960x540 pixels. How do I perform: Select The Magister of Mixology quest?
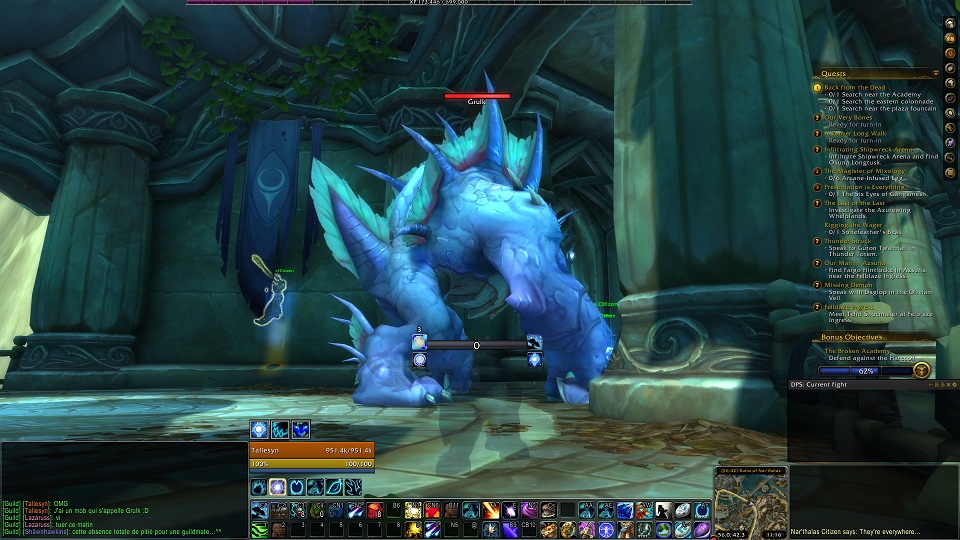tap(863, 171)
